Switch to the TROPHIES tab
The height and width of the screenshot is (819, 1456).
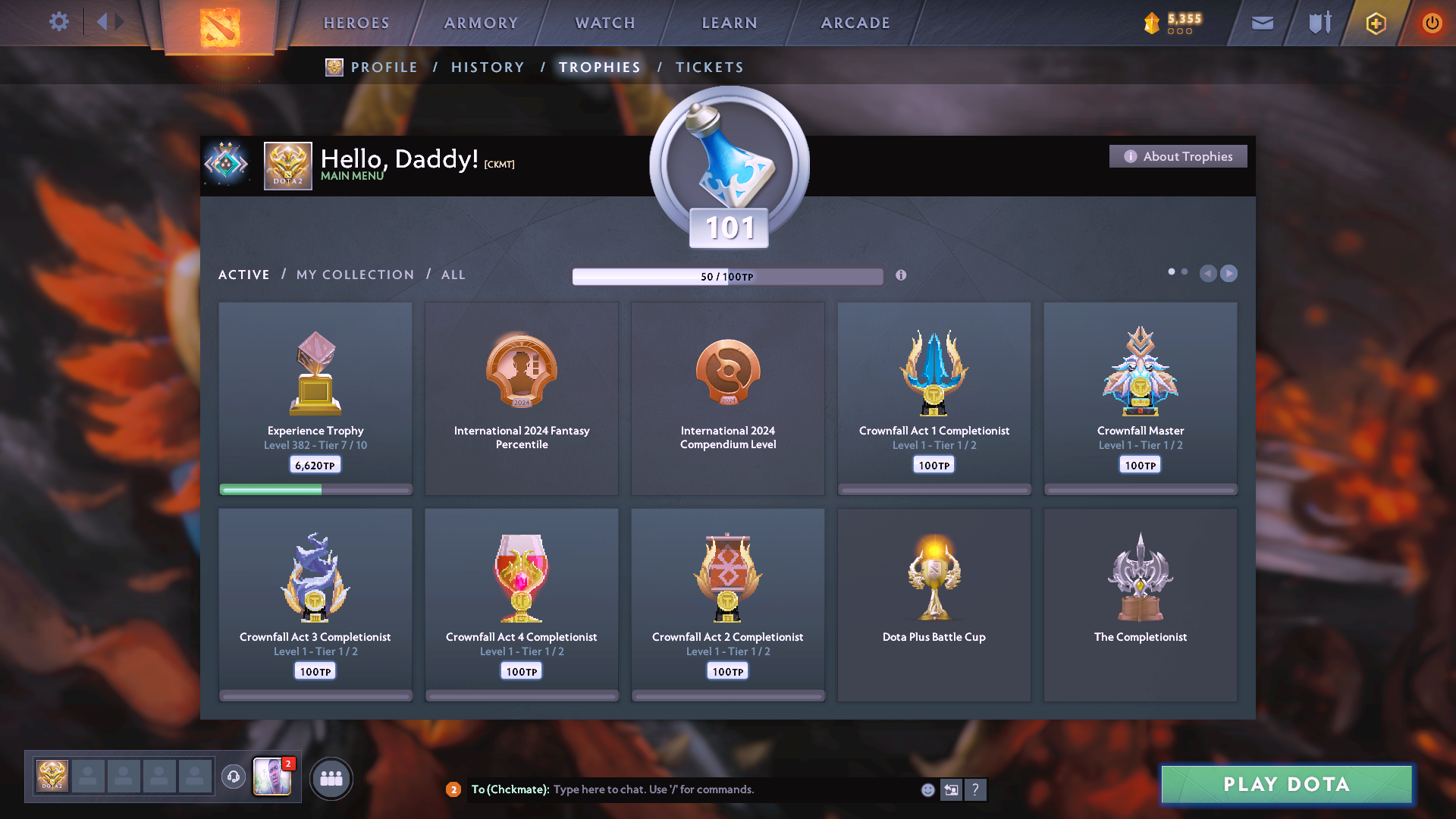coord(599,67)
